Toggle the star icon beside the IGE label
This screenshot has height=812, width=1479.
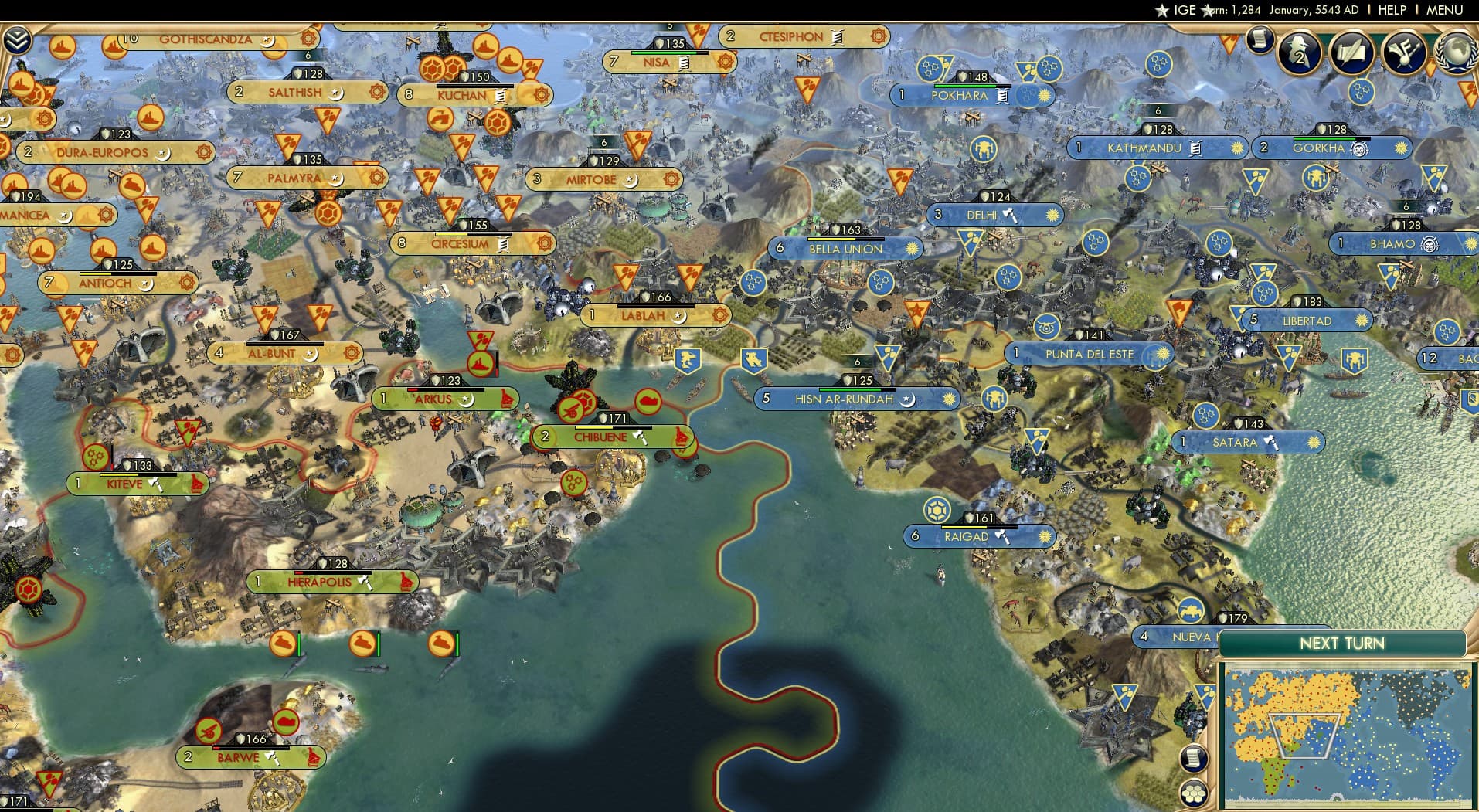pos(1162,10)
